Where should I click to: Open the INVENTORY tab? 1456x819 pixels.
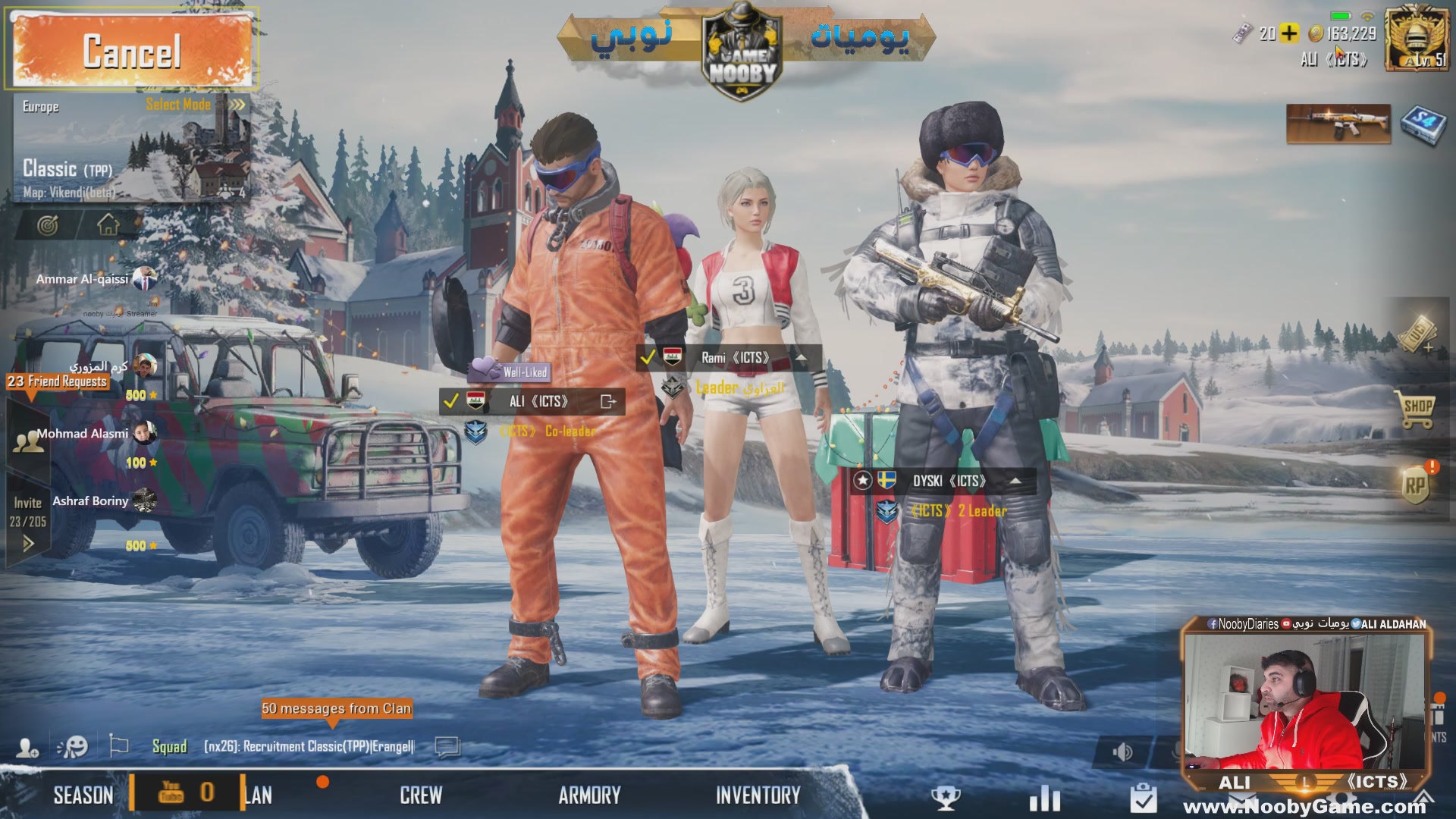click(758, 795)
